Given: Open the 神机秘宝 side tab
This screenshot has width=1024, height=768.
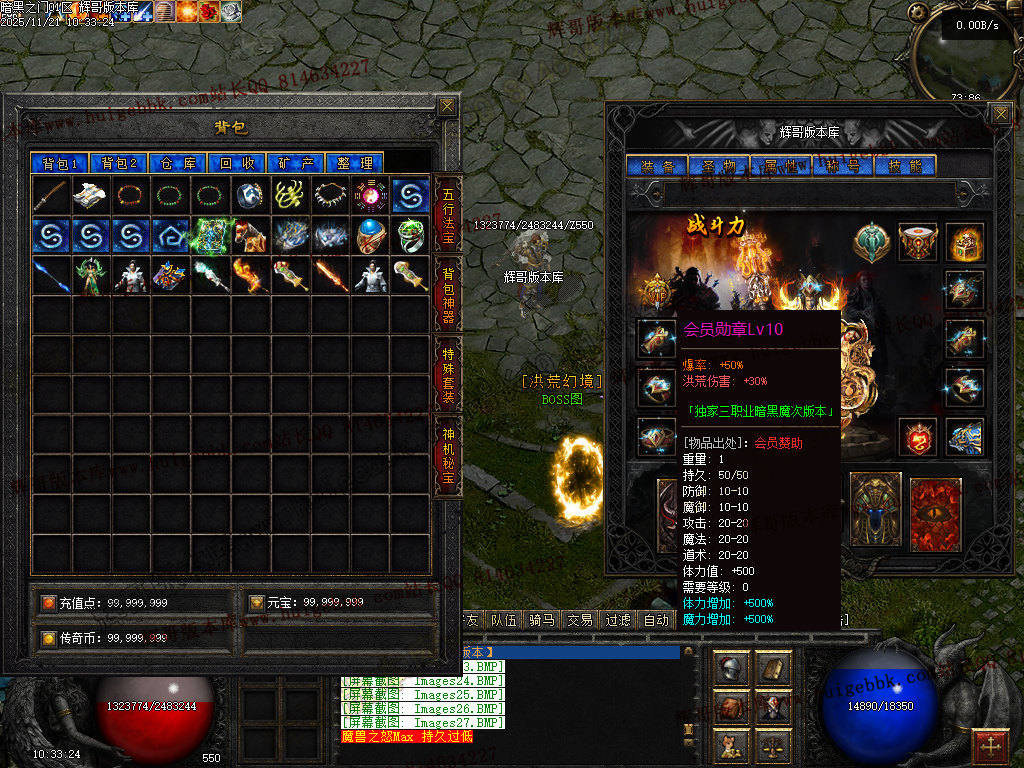Looking at the screenshot, I should pyautogui.click(x=448, y=456).
